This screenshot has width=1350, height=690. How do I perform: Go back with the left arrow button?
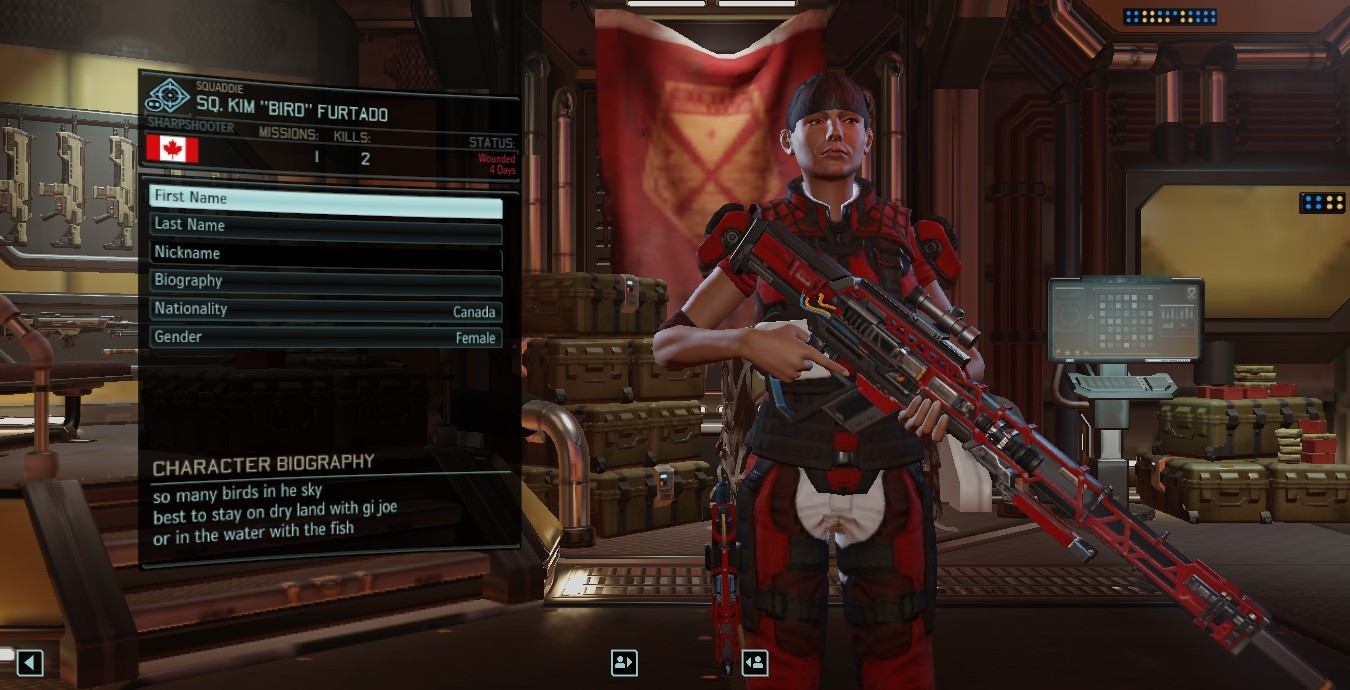click(30, 662)
